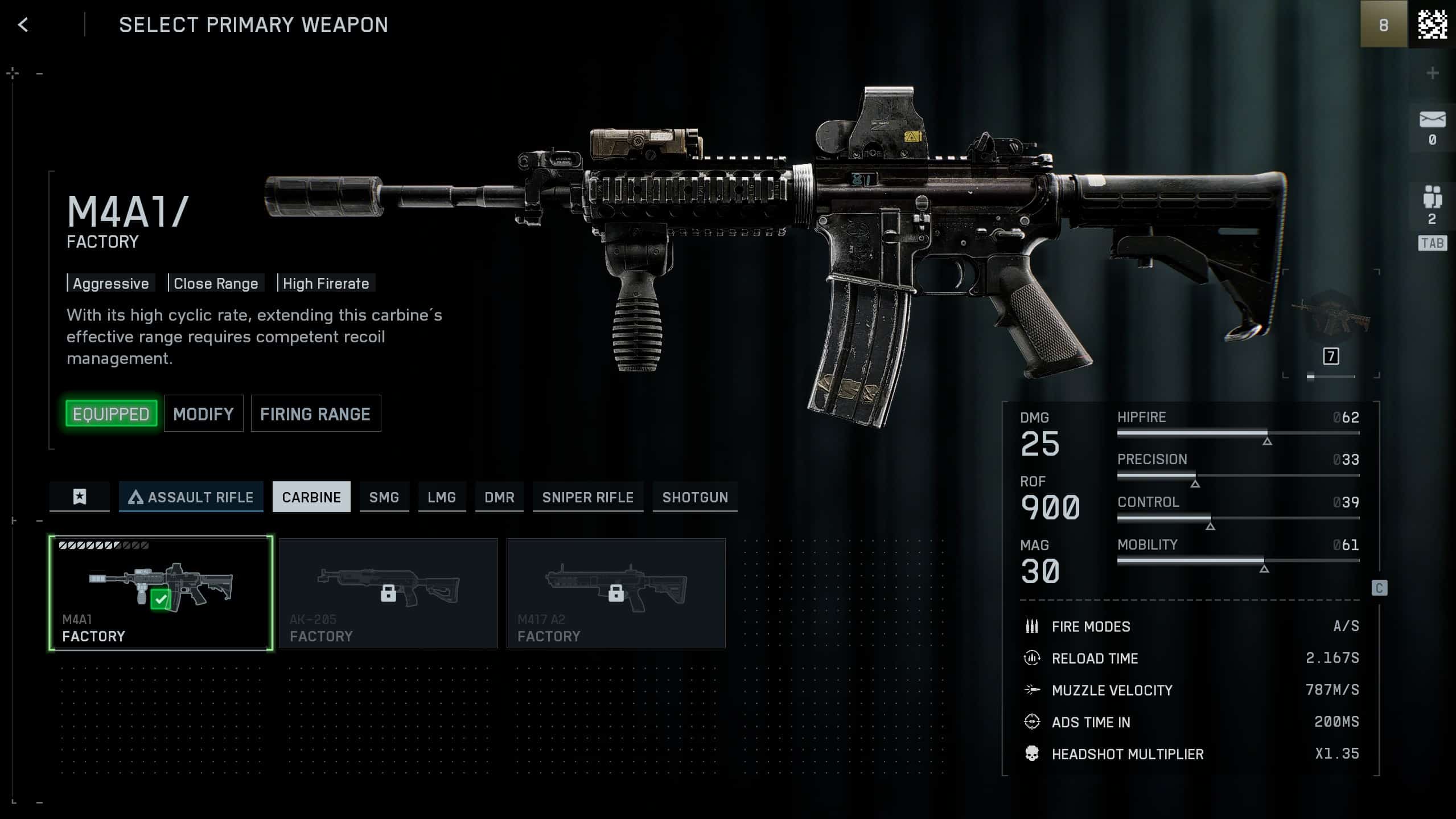Click the plus icon in the sidebar
The image size is (1456, 819).
(1433, 73)
